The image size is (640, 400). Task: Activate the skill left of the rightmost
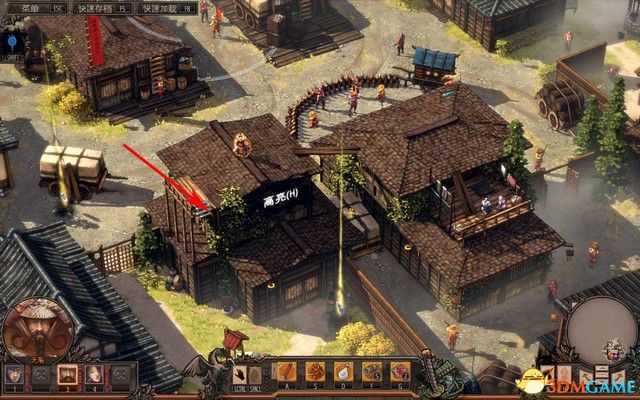point(372,372)
